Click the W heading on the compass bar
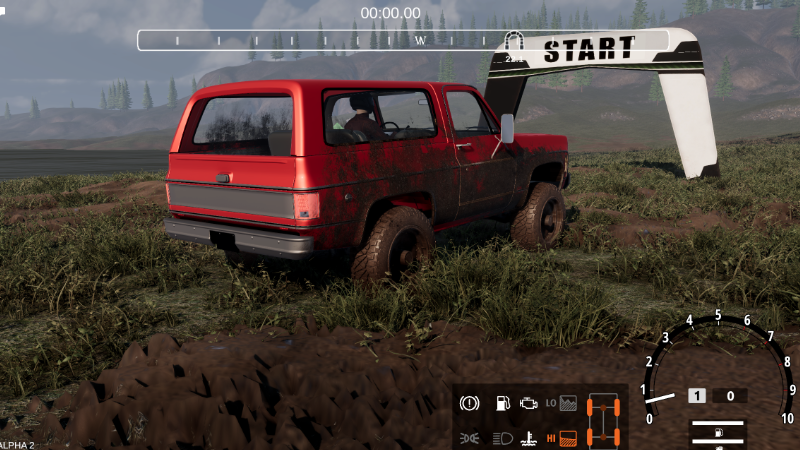The image size is (800, 450). [421, 41]
